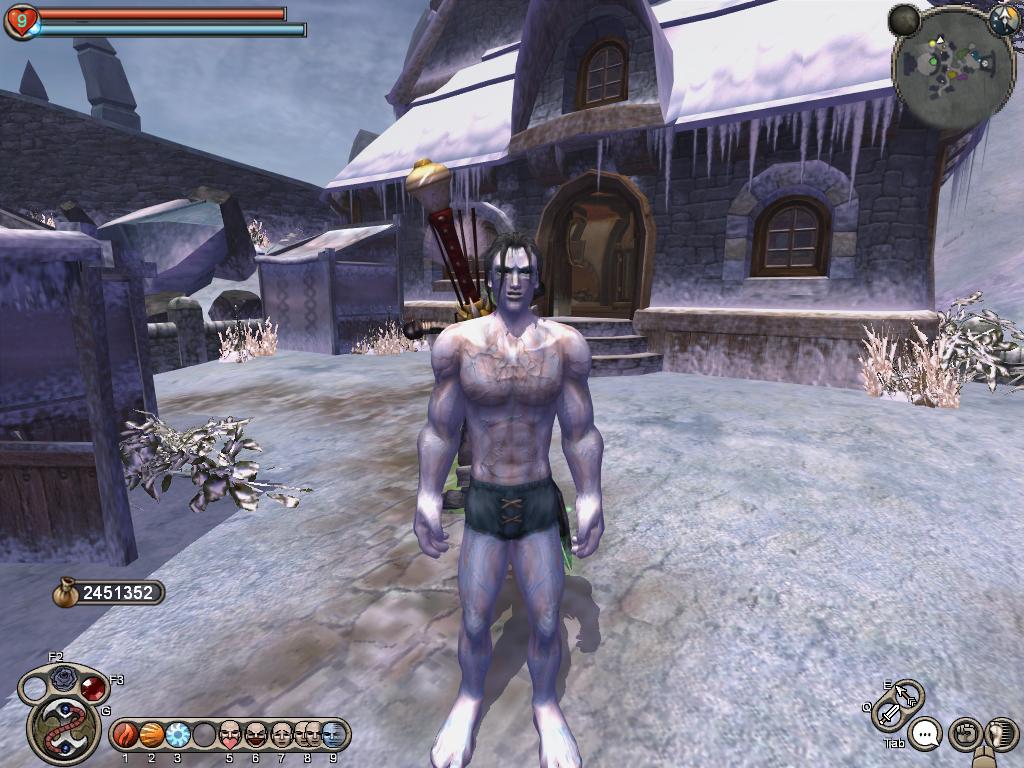Equip the sword melee weapon

click(x=888, y=714)
